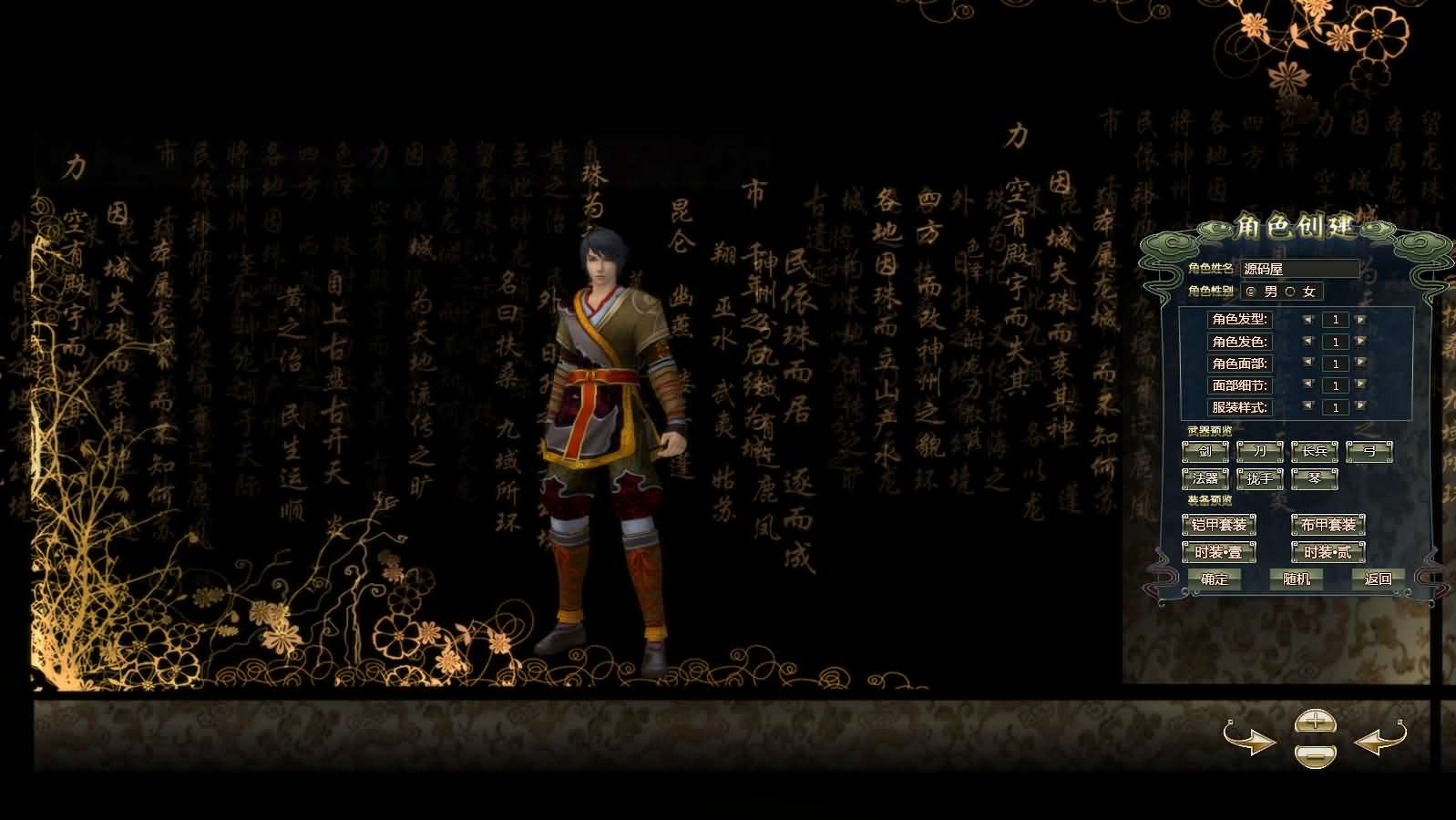Click the 确定 confirm button
Viewport: 1456px width, 820px height.
(1216, 579)
